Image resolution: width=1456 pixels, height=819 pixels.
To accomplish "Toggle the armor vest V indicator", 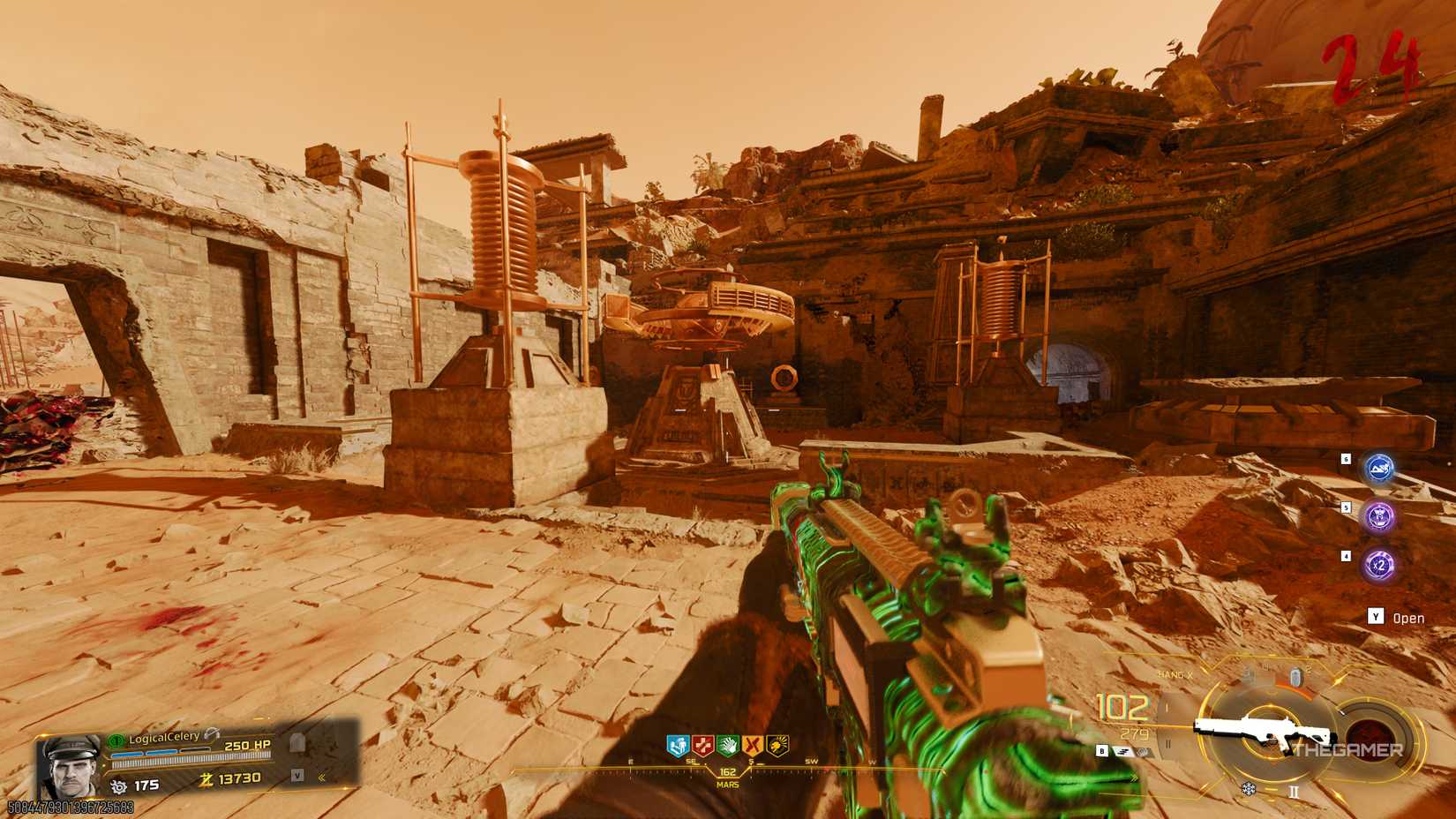I will point(297,776).
